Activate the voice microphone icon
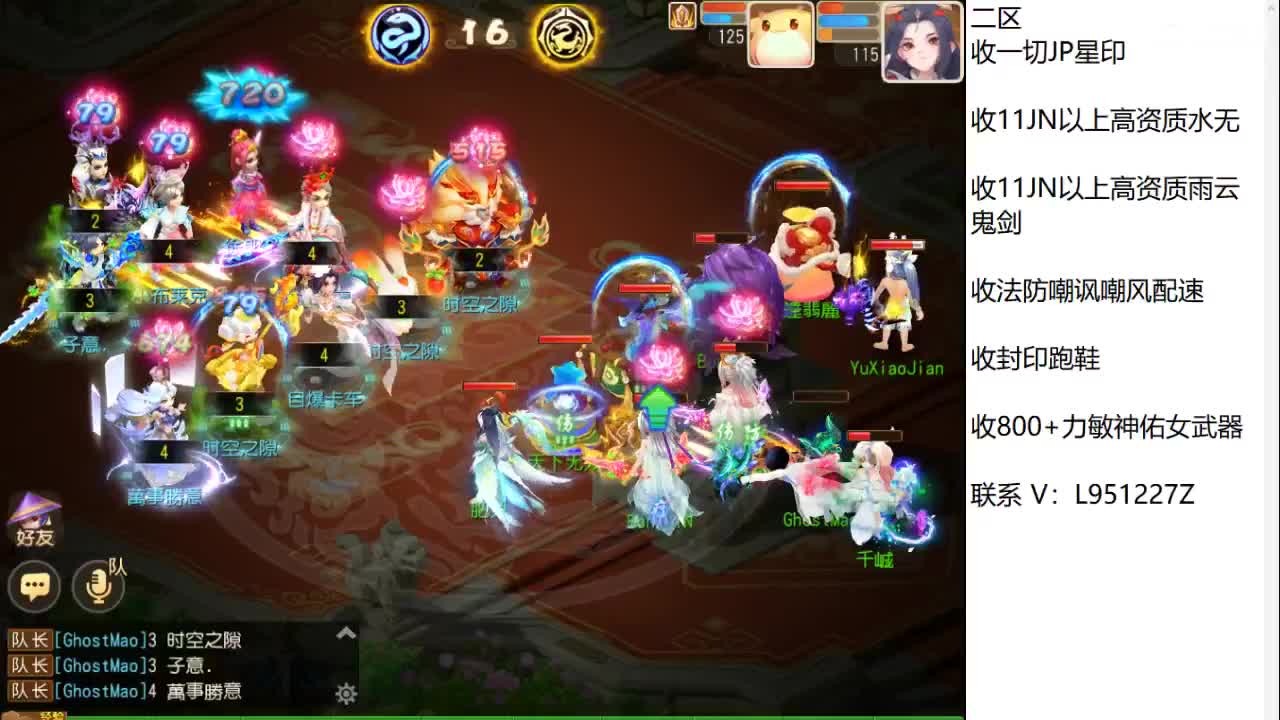The width and height of the screenshot is (1280, 720). click(x=99, y=588)
